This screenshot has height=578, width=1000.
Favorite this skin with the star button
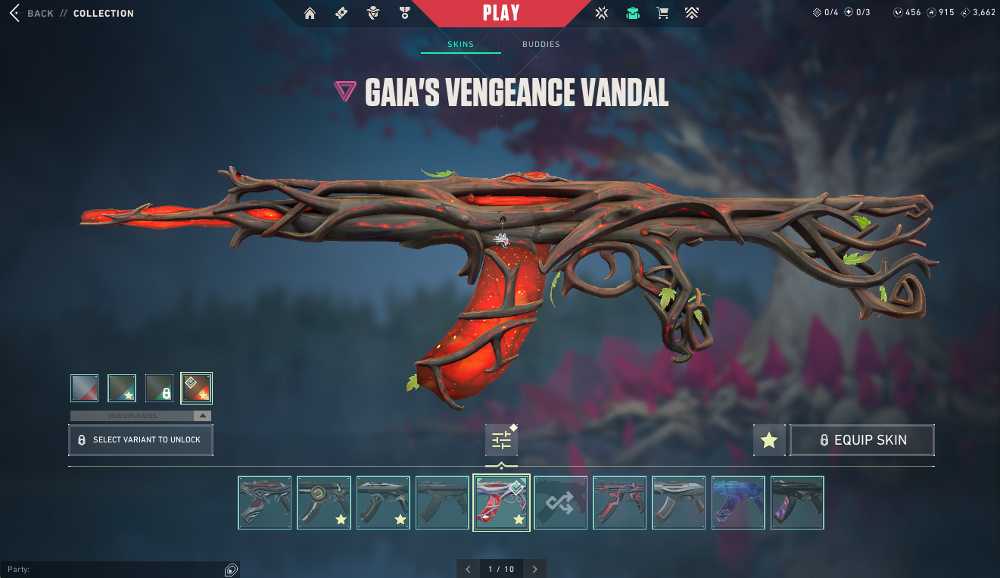point(769,440)
